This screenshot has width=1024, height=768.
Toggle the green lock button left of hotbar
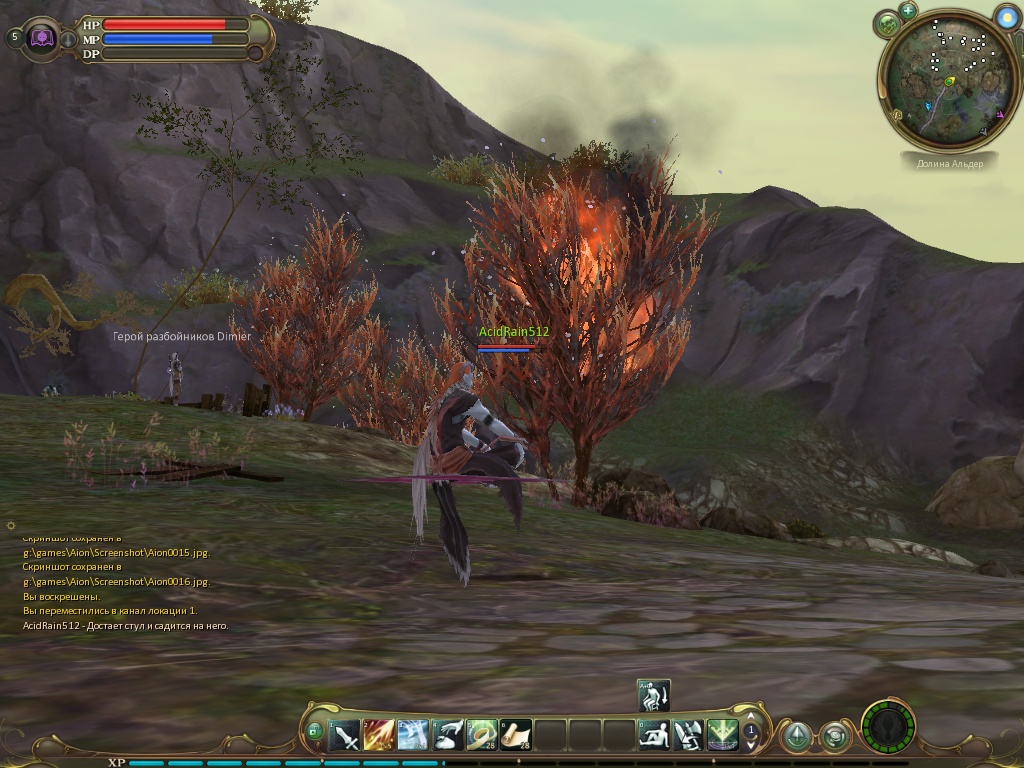(x=314, y=733)
